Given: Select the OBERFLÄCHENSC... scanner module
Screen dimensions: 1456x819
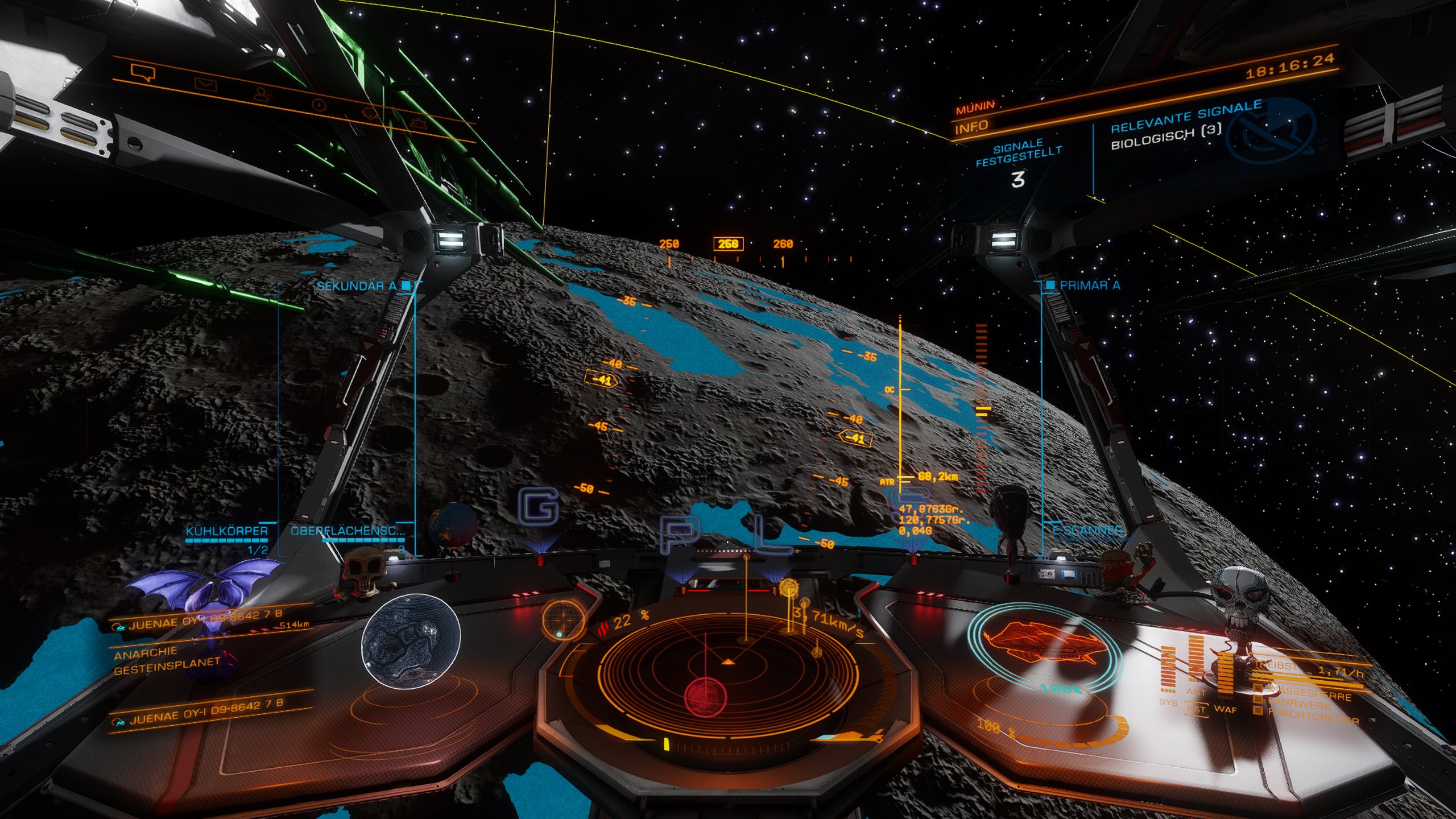Looking at the screenshot, I should coord(347,532).
